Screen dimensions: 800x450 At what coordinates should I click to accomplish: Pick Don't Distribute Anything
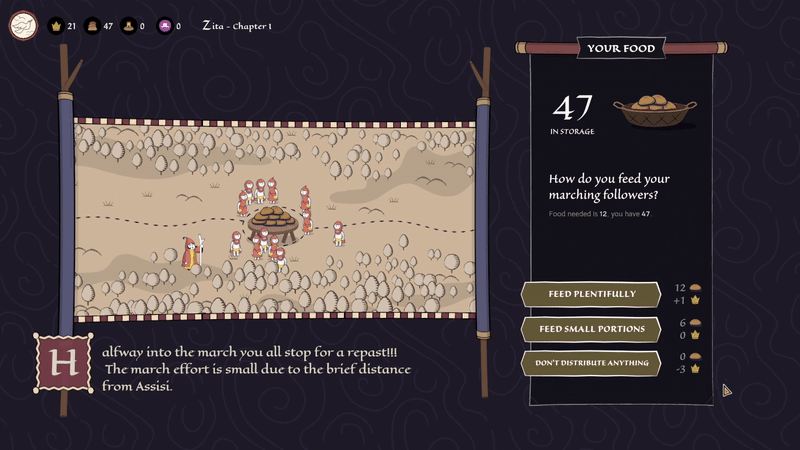tap(591, 363)
